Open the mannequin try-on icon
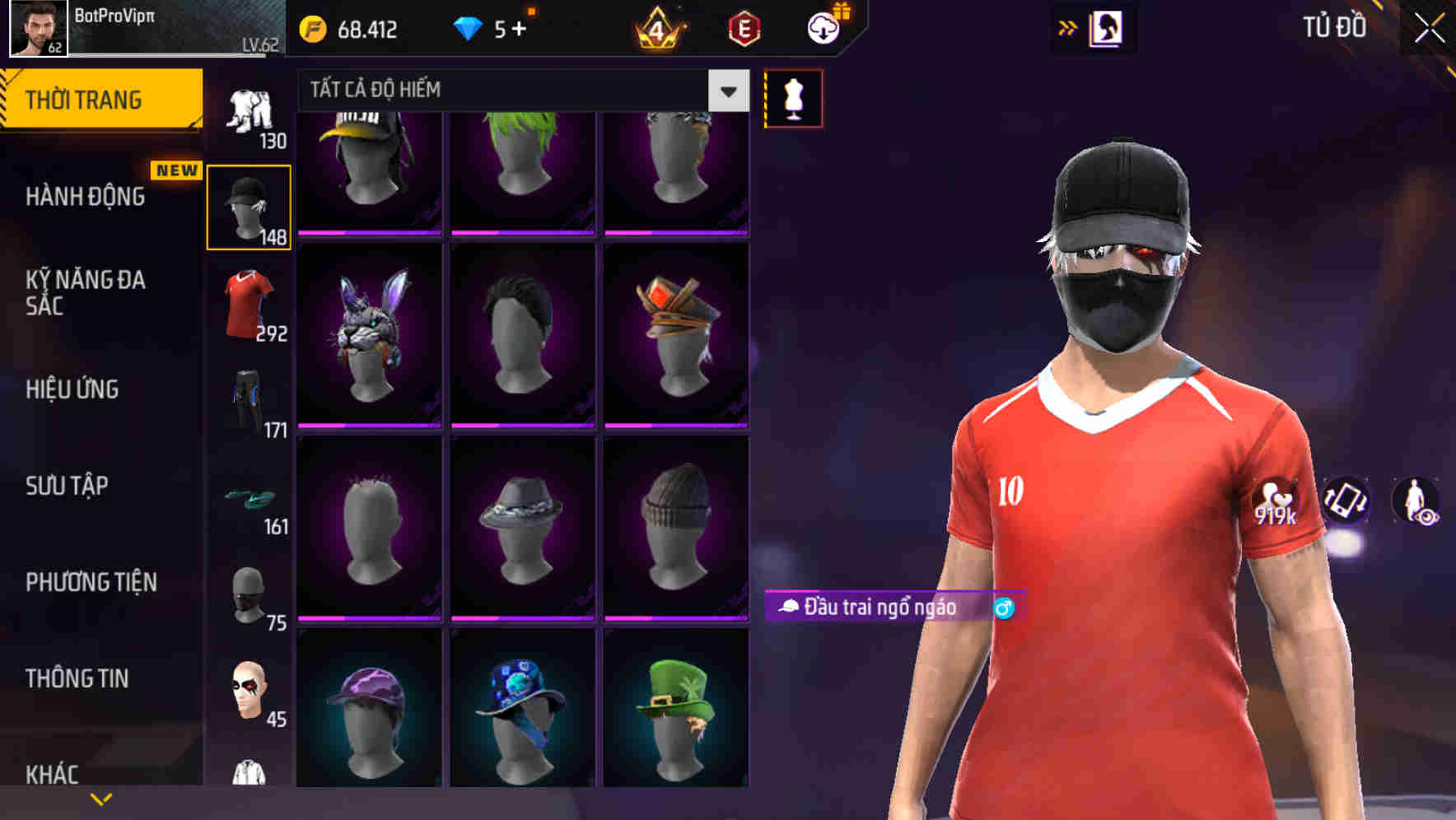Viewport: 1456px width, 820px height. tap(792, 96)
